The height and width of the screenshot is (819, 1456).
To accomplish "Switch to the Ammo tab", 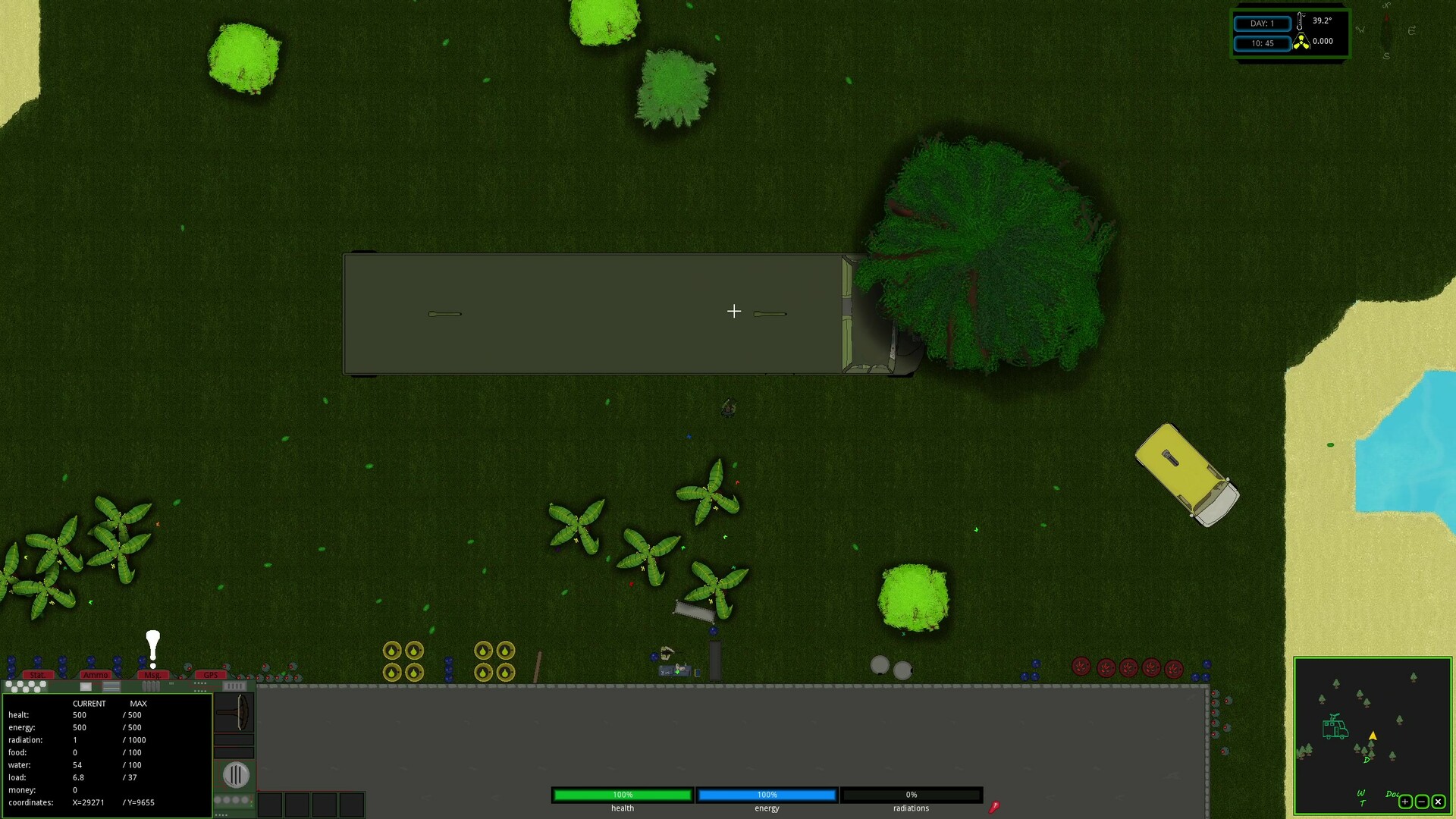I will [x=97, y=674].
